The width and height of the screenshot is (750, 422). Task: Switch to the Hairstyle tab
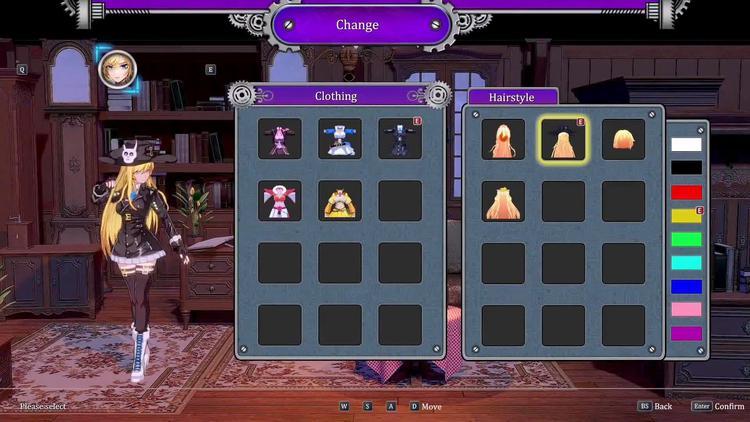[x=511, y=97]
